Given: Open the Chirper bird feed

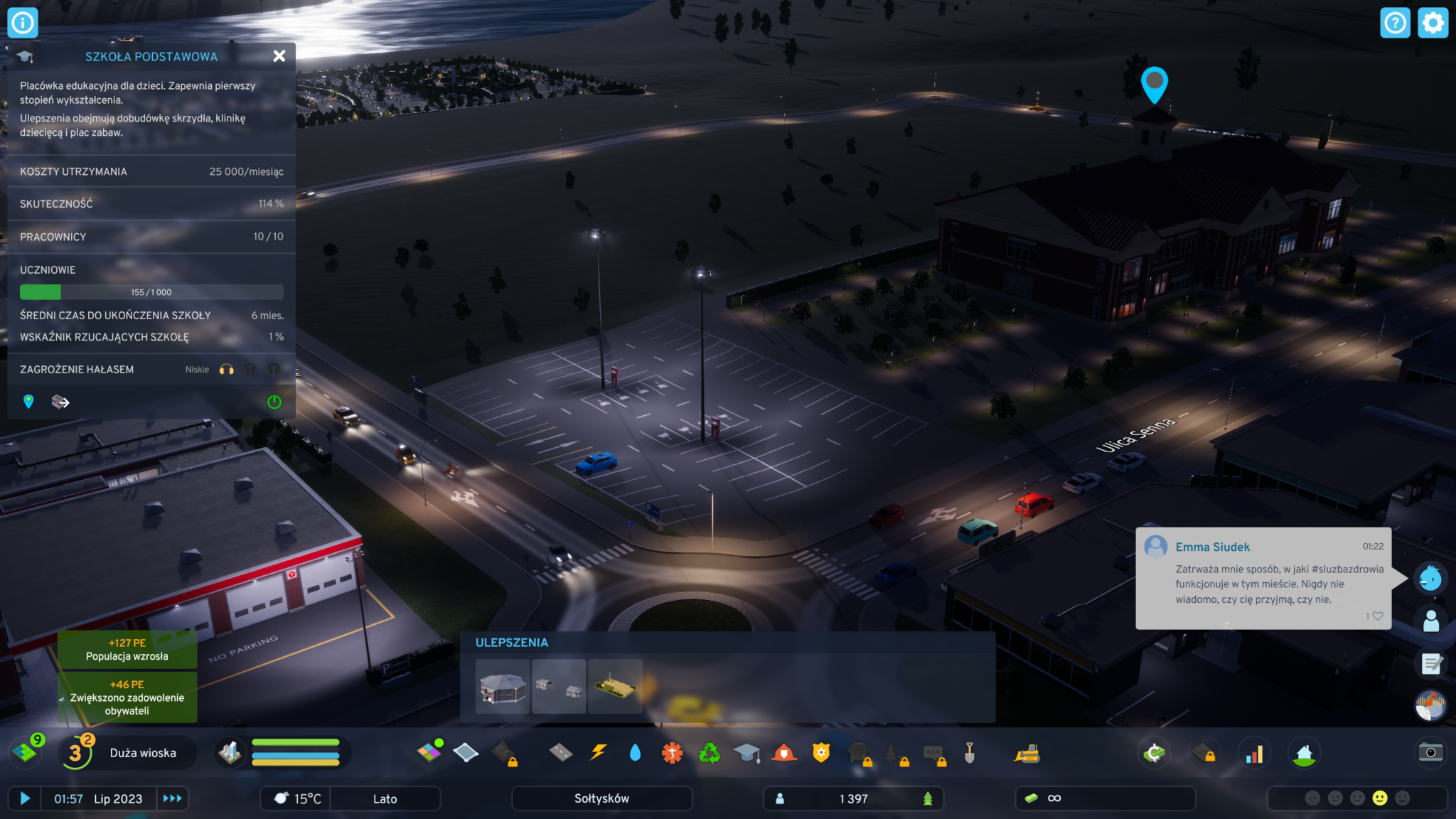Looking at the screenshot, I should pos(1430,578).
